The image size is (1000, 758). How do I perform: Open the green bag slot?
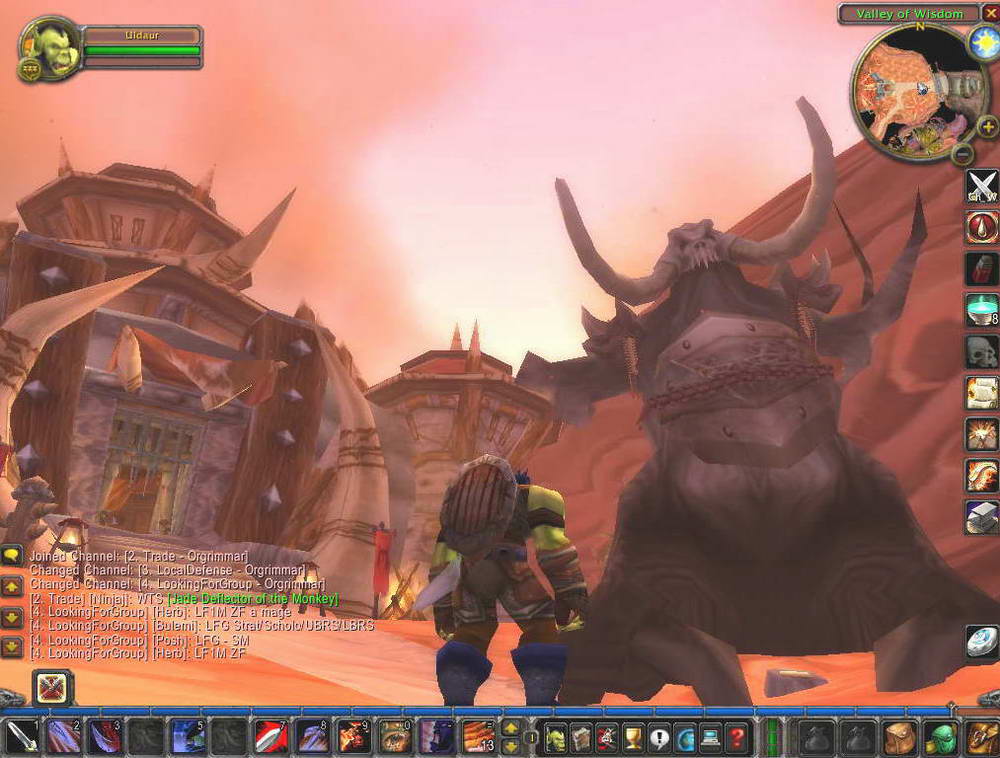click(940, 738)
